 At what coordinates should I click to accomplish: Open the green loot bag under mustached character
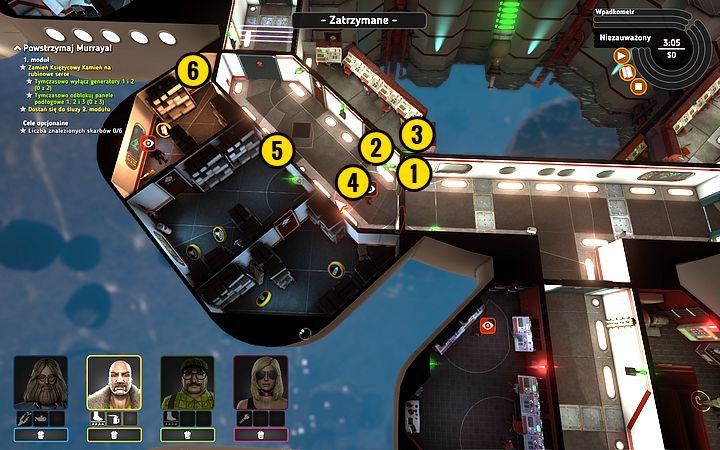coord(187,435)
